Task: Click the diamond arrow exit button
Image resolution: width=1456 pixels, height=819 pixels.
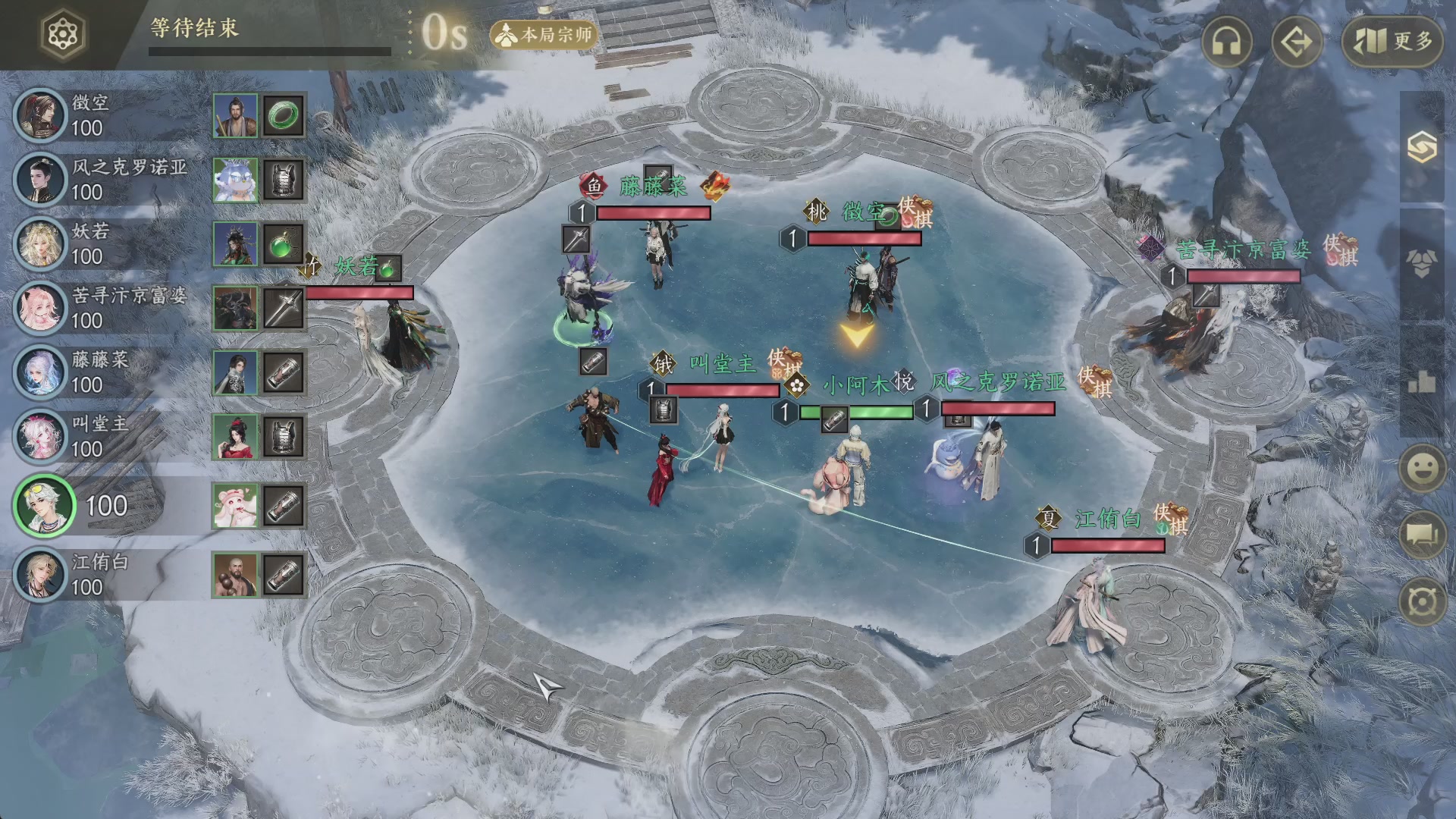Action: coord(1296,42)
